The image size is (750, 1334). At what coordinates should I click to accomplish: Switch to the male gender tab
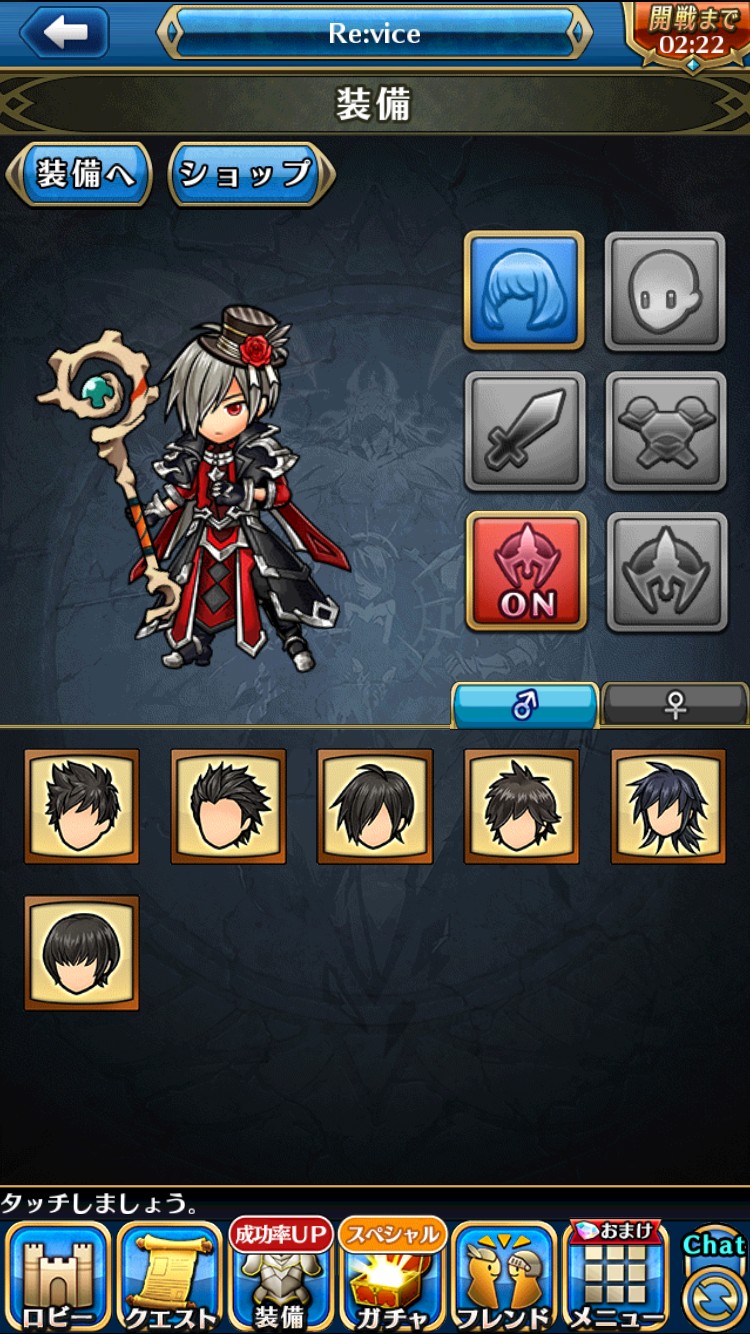[x=525, y=705]
